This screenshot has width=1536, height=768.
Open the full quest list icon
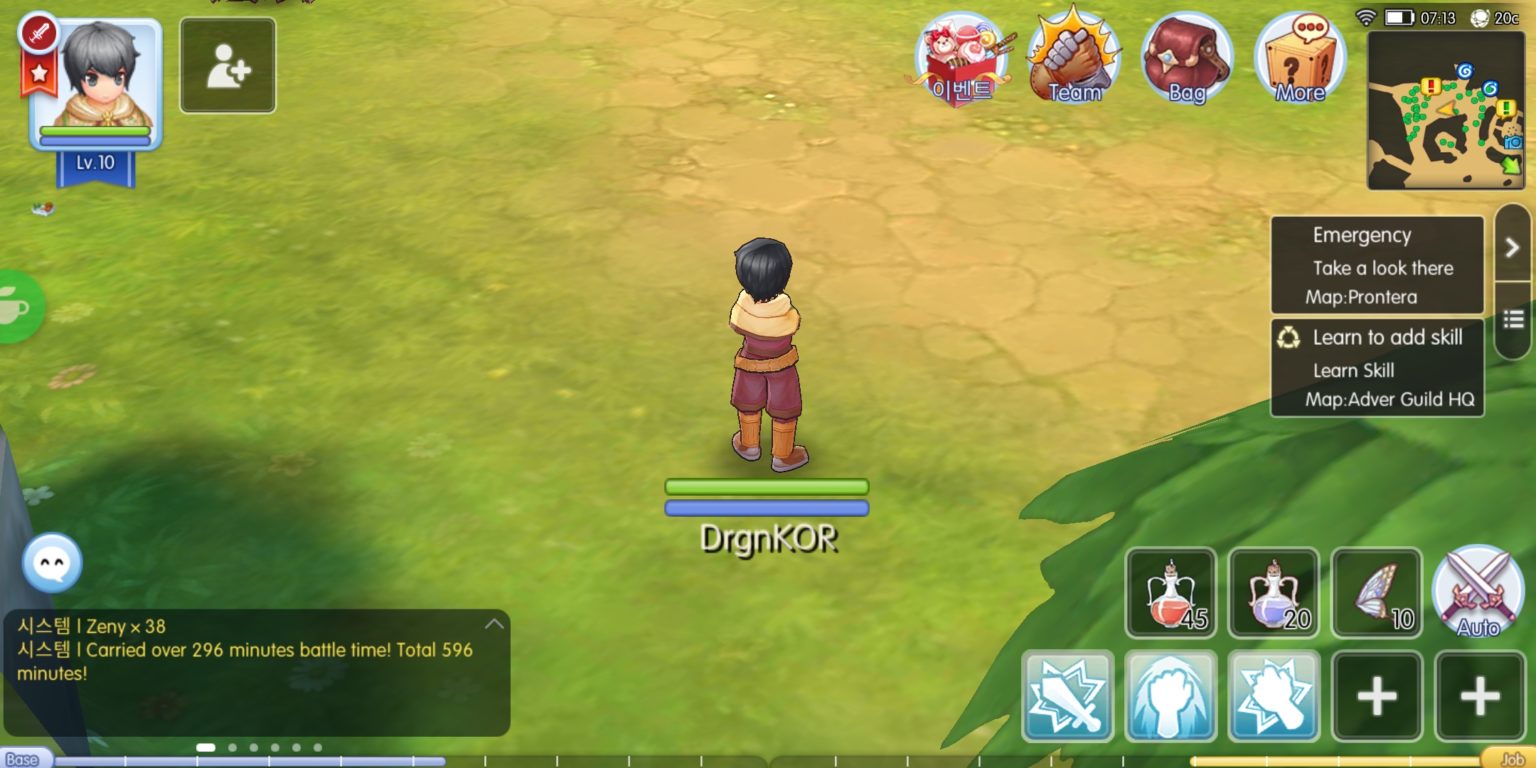tap(1513, 318)
